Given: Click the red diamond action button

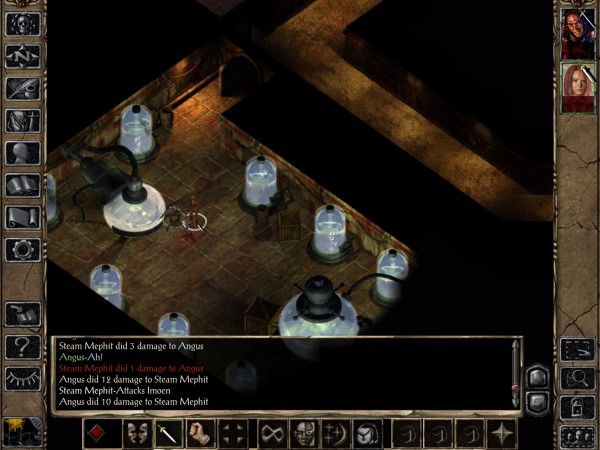Looking at the screenshot, I should 98,434.
